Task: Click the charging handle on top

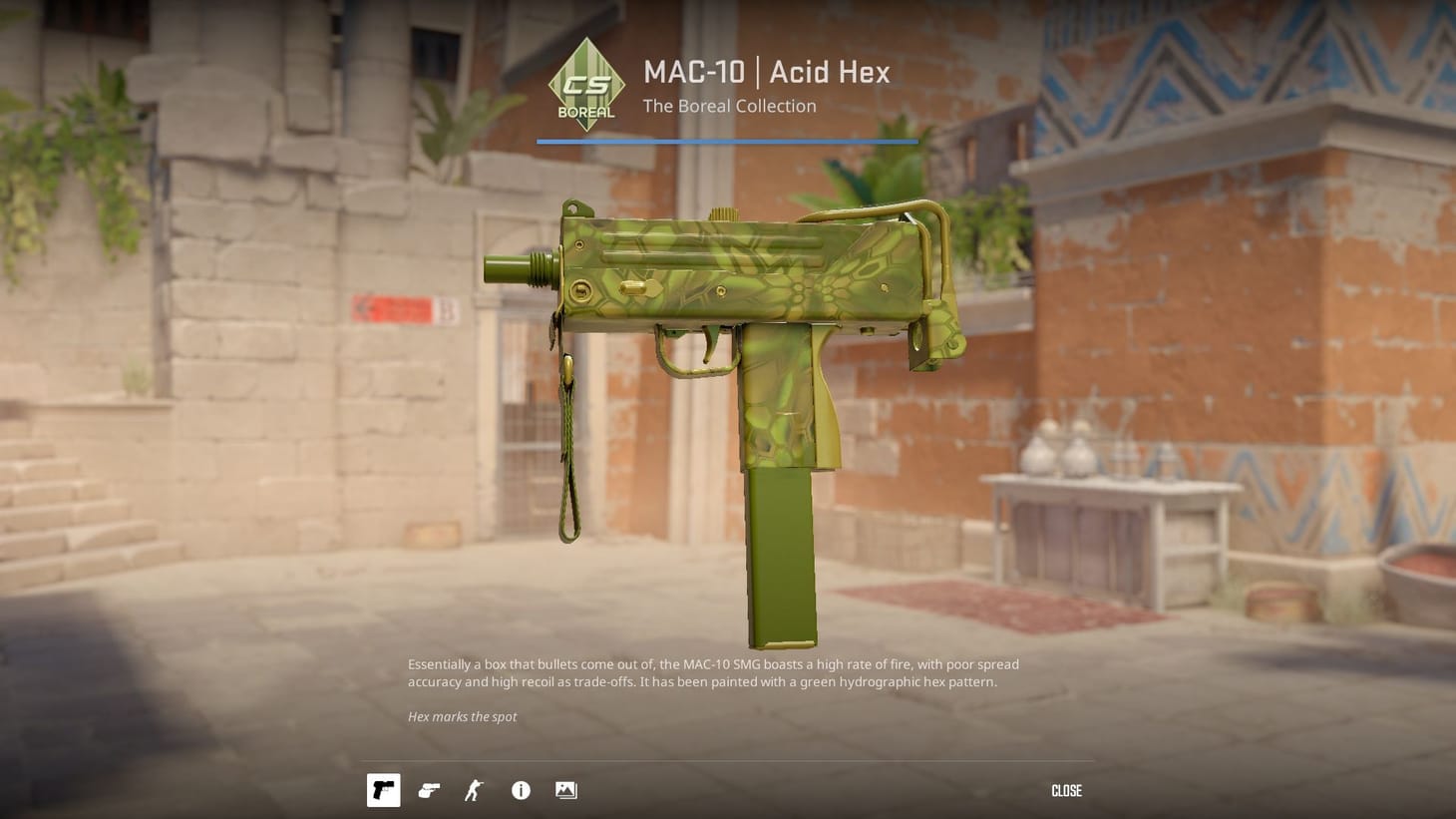Action: coord(723,212)
